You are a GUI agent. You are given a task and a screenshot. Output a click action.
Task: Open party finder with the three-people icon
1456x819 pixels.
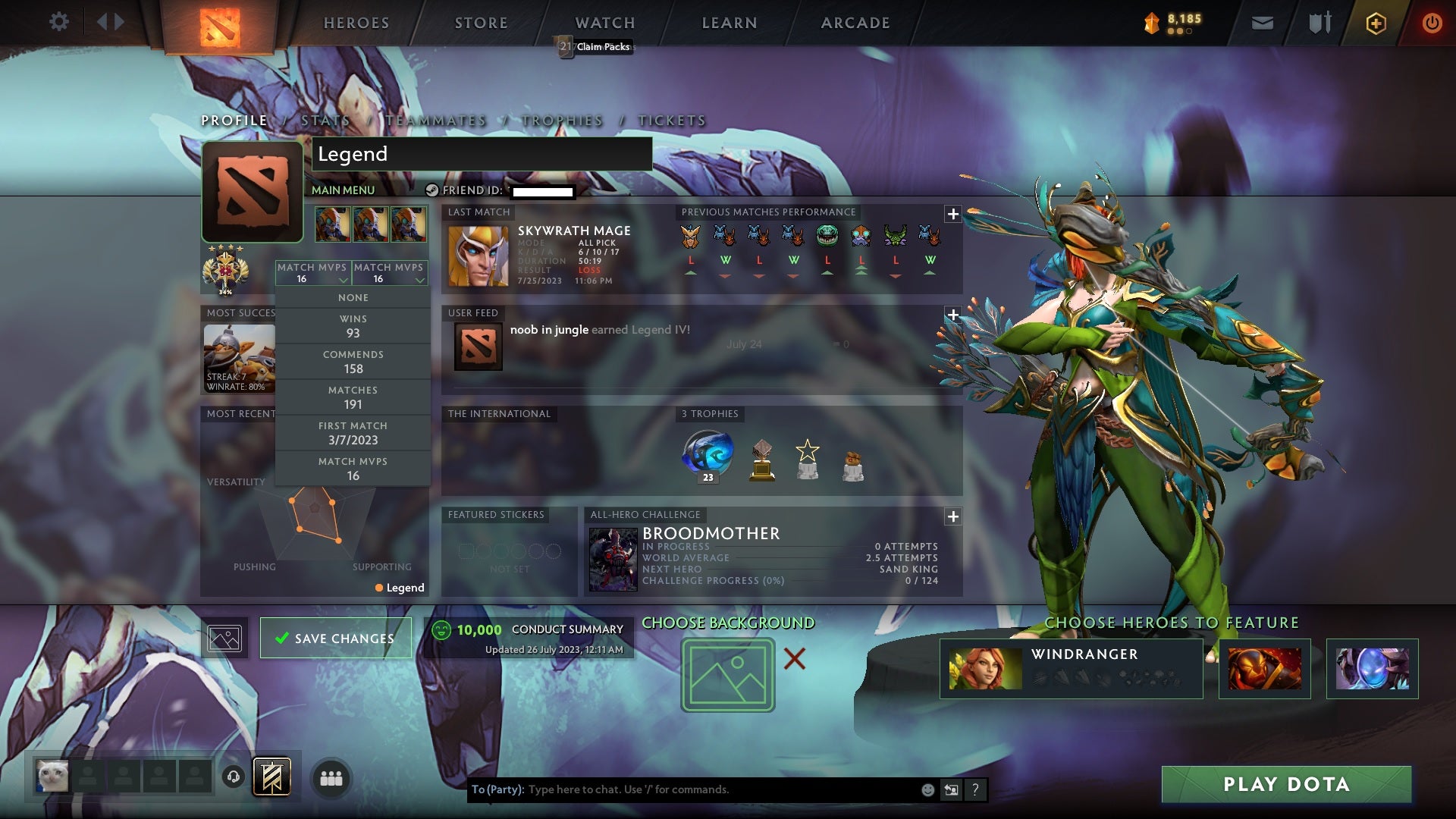(331, 778)
